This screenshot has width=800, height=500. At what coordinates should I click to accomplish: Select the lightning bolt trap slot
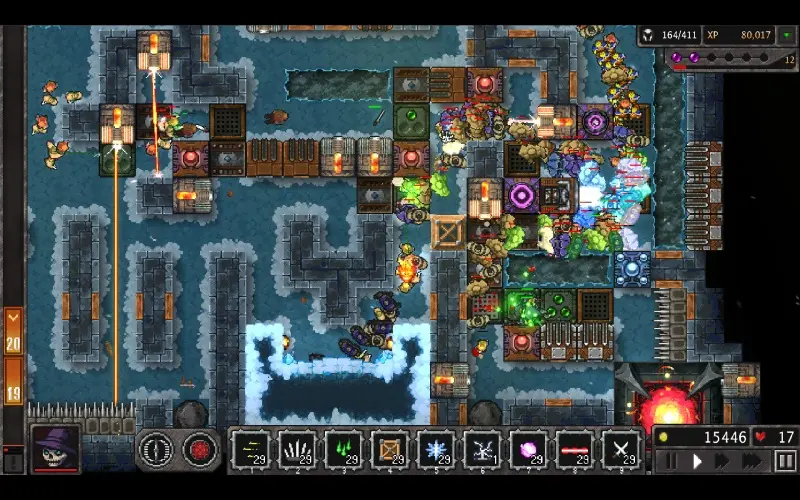[x=483, y=450]
